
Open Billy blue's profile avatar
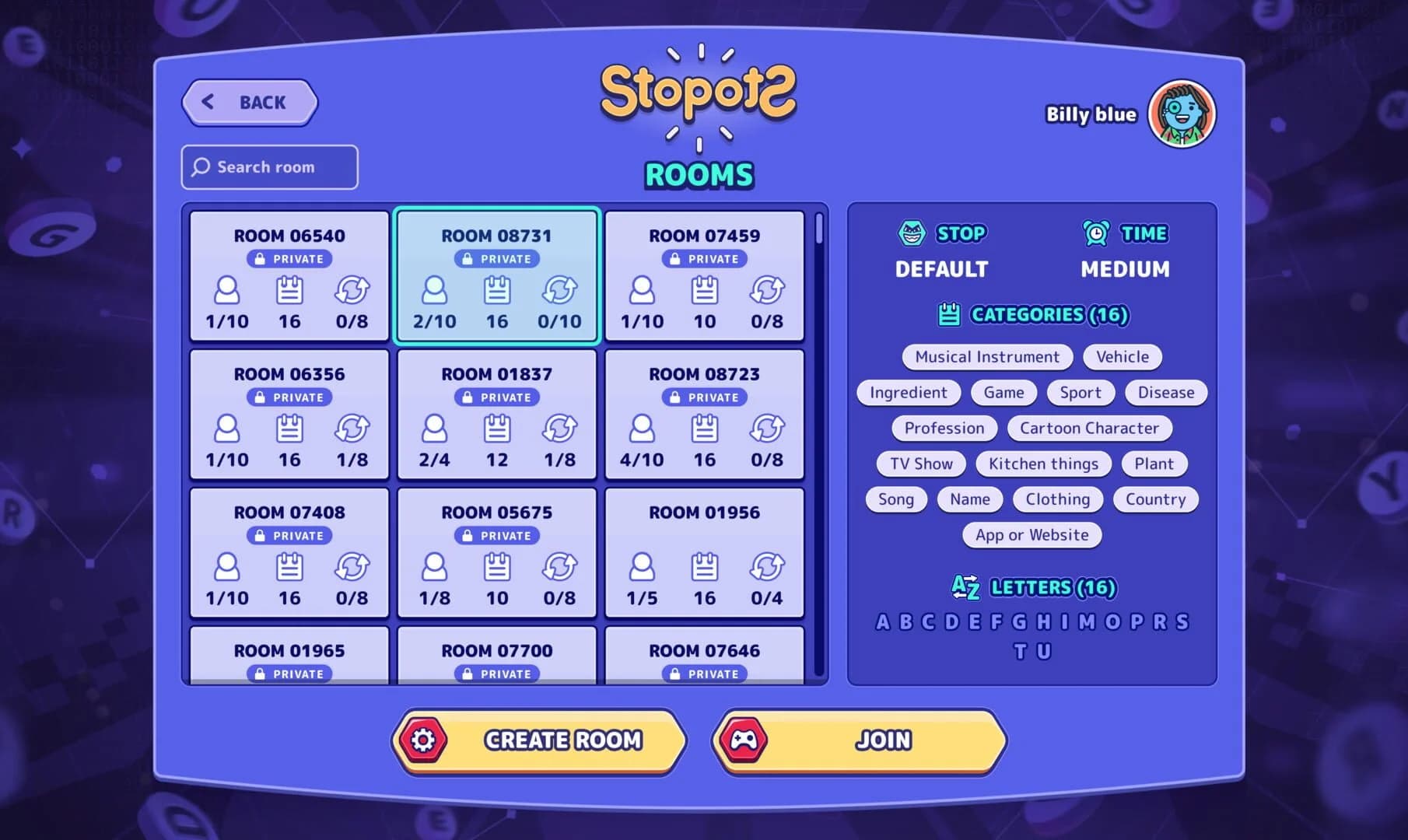click(x=1181, y=114)
